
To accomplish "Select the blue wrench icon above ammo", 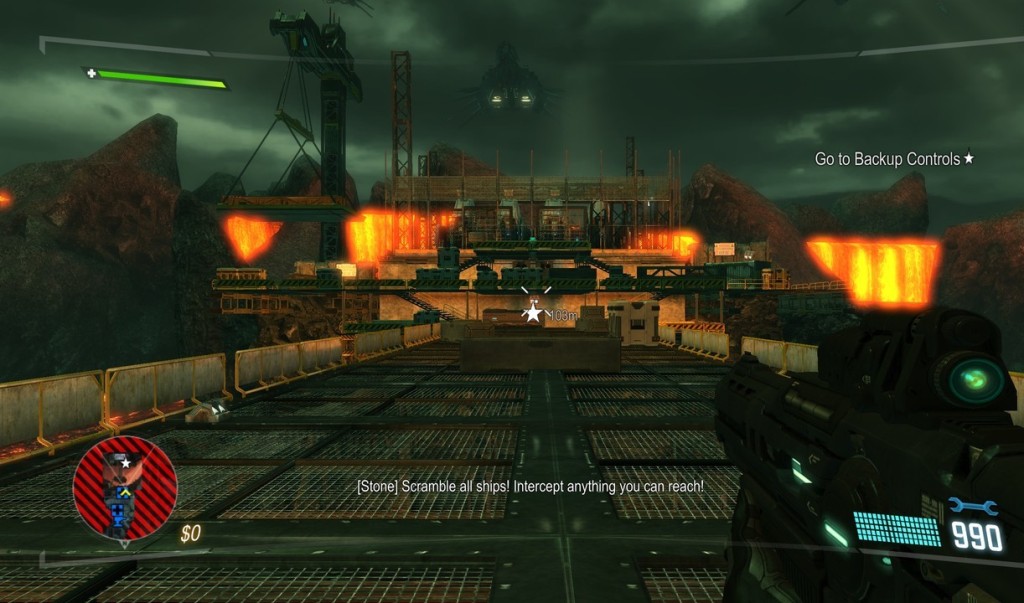I will (973, 507).
